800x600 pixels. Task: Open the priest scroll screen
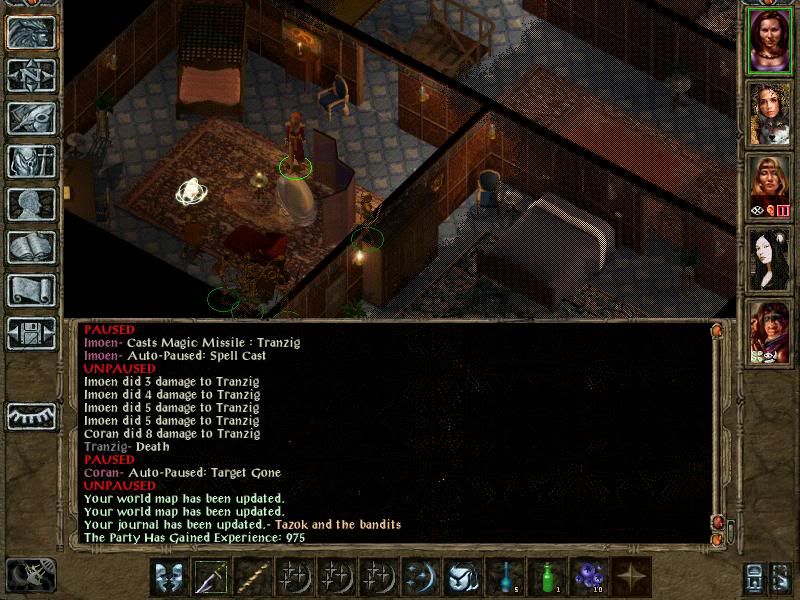click(x=31, y=290)
